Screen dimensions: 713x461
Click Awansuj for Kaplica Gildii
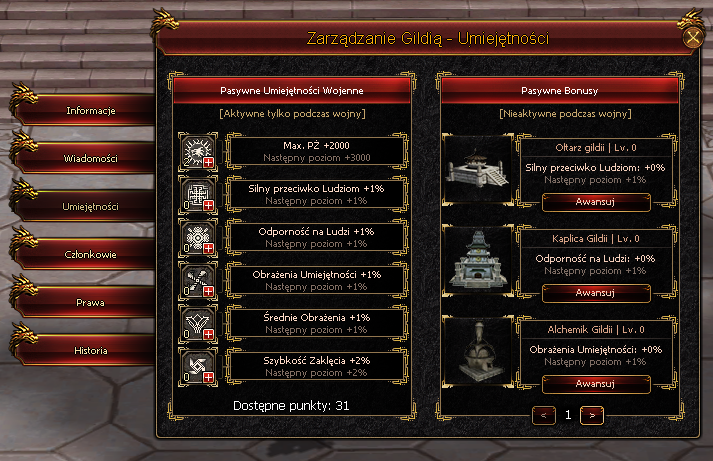coord(594,293)
